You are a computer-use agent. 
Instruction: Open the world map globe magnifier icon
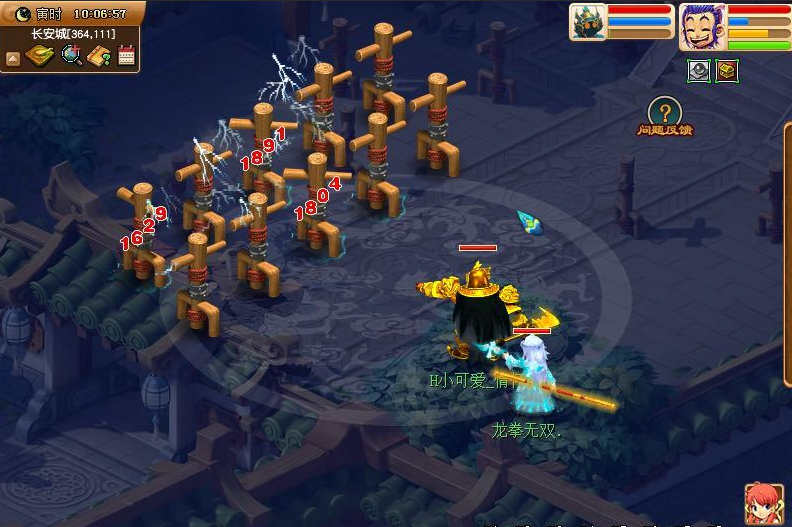pyautogui.click(x=71, y=56)
